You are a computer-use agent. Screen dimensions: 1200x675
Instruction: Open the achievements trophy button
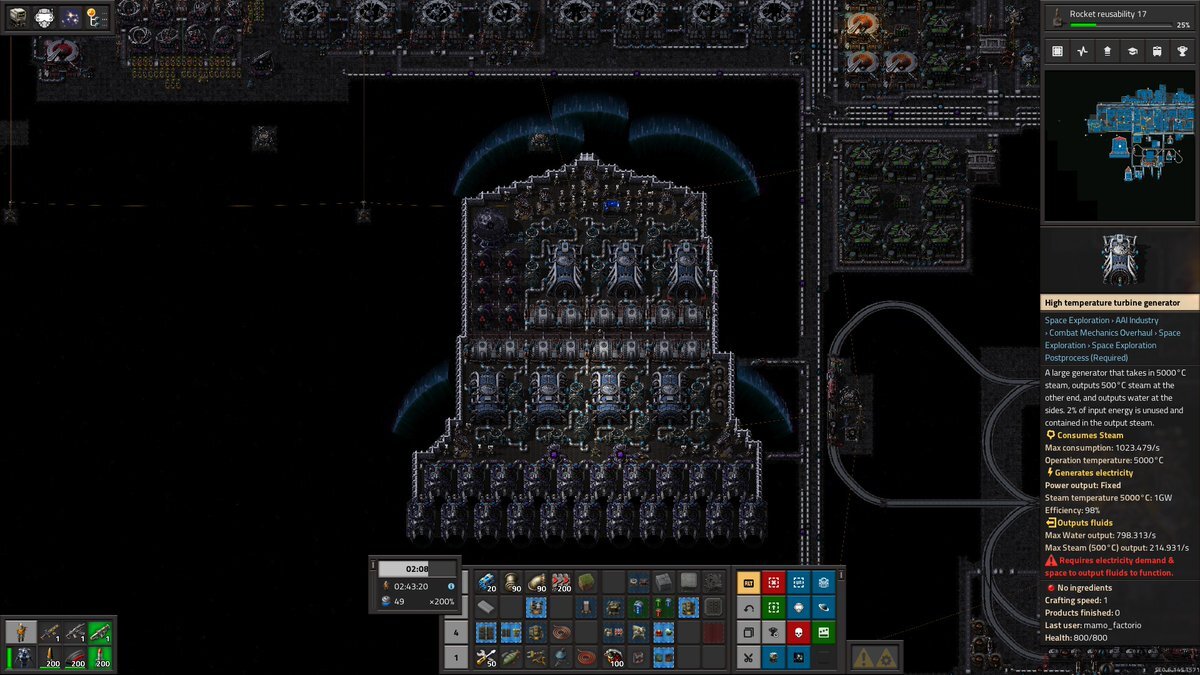tap(1182, 50)
